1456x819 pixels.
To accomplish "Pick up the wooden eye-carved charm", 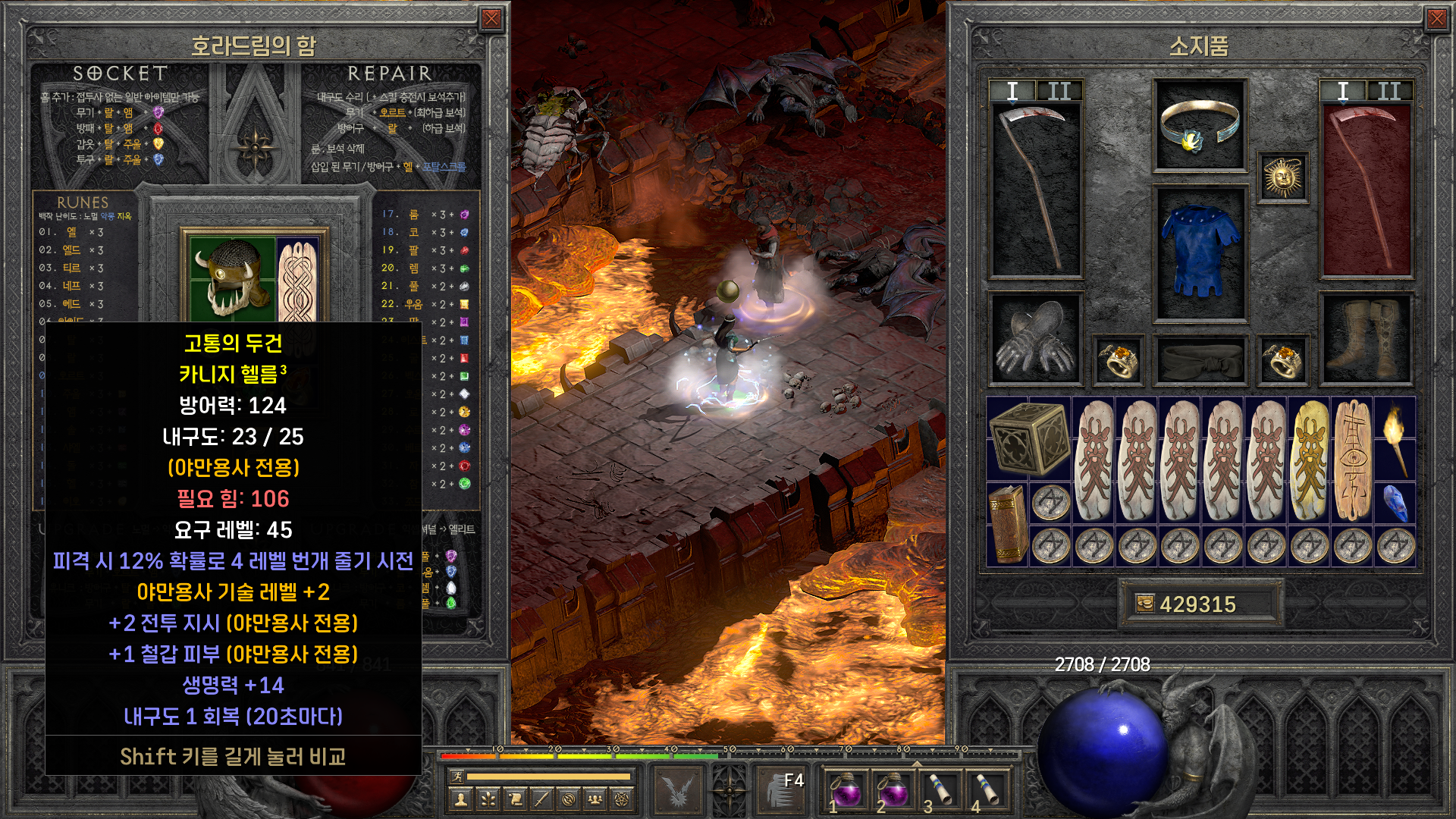I will point(1352,460).
